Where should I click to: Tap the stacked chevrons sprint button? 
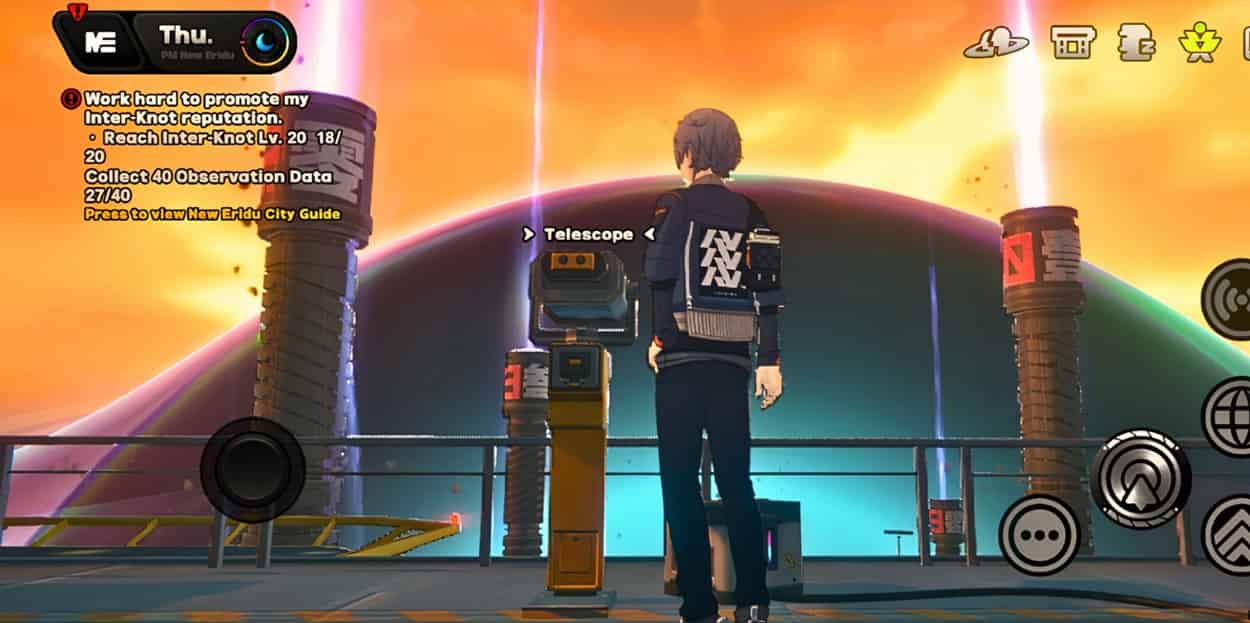(1229, 536)
